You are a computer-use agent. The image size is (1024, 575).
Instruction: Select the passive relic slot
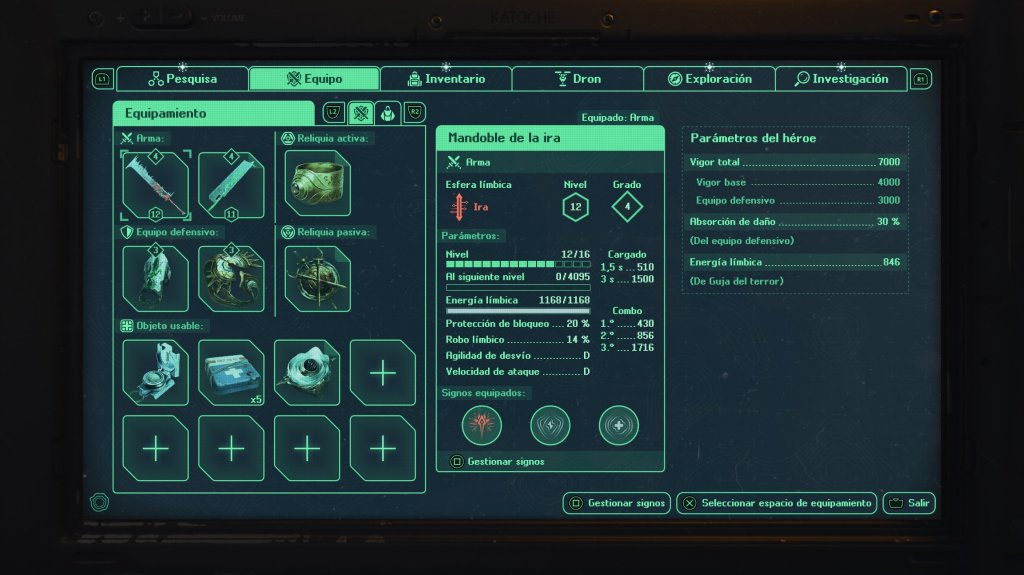pos(317,278)
